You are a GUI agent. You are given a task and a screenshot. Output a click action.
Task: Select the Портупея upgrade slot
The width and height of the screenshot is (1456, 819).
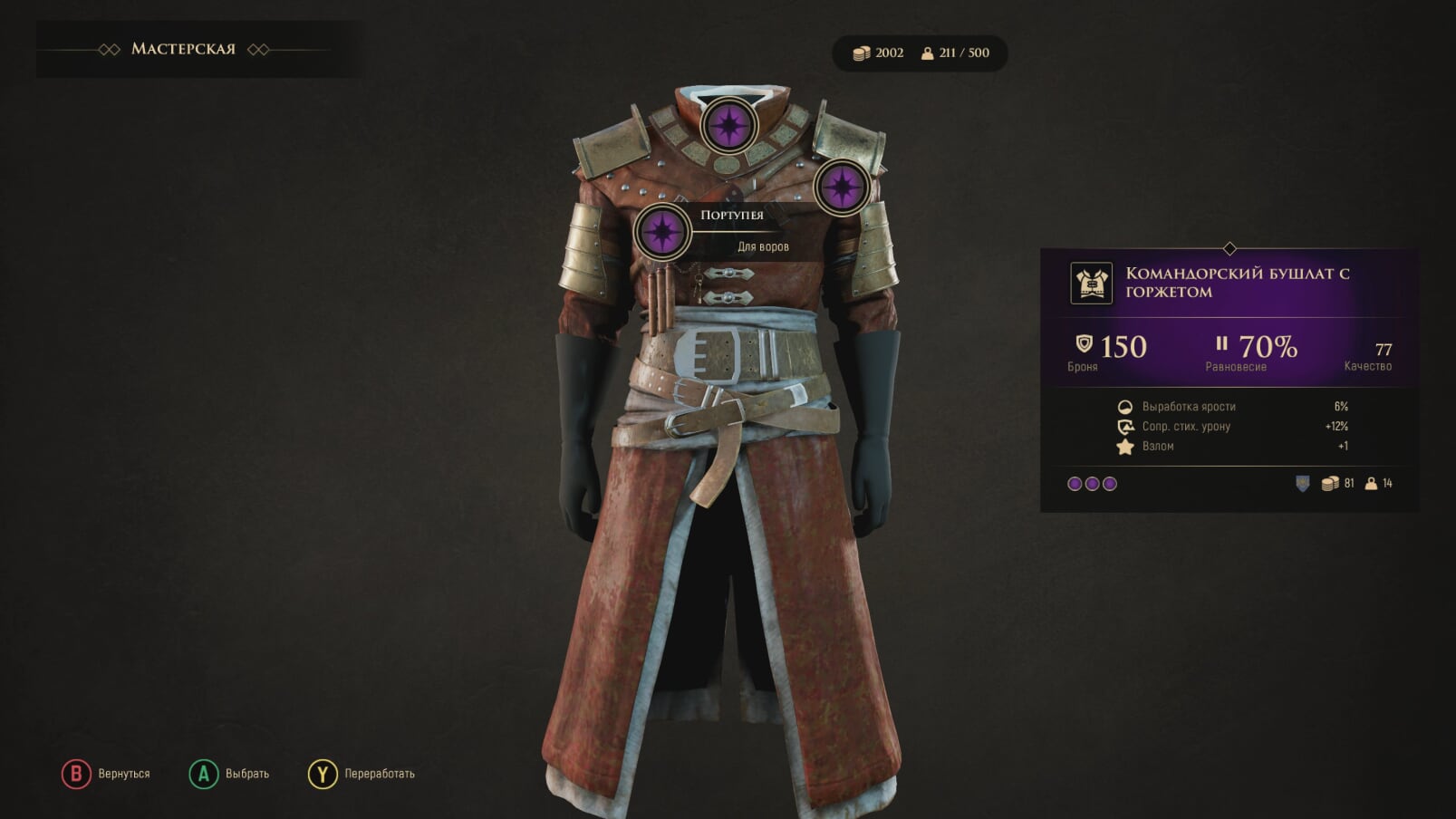click(662, 231)
